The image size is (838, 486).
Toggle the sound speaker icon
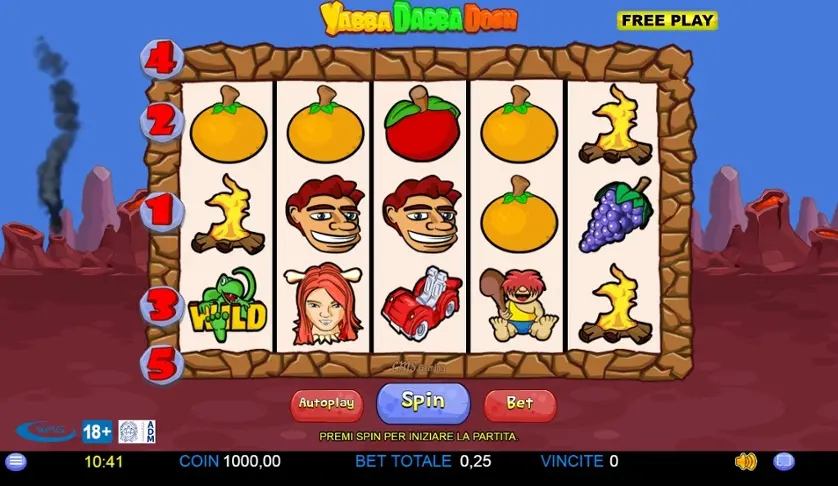(746, 462)
